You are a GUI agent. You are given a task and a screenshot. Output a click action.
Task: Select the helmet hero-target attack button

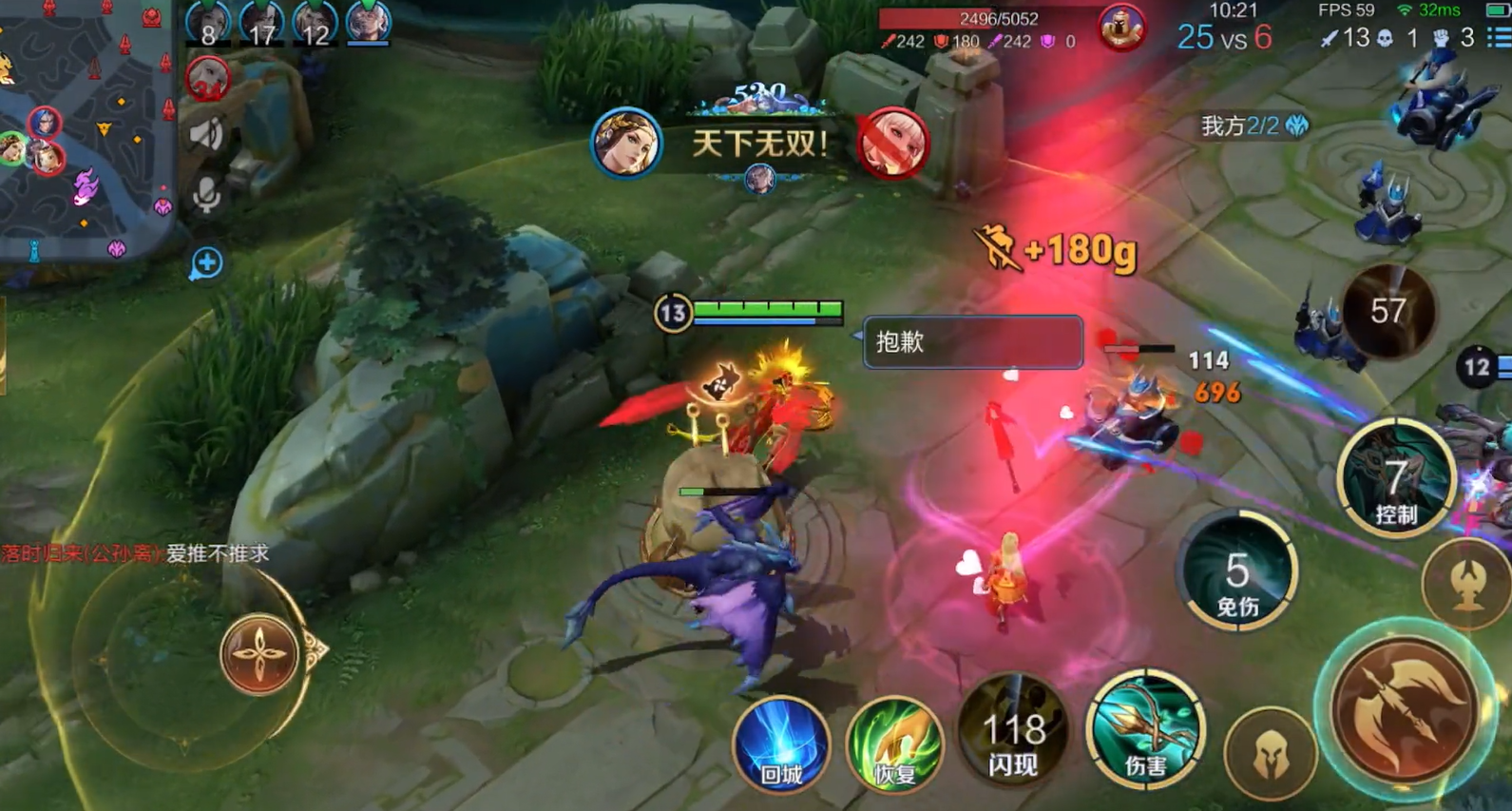point(1271,754)
